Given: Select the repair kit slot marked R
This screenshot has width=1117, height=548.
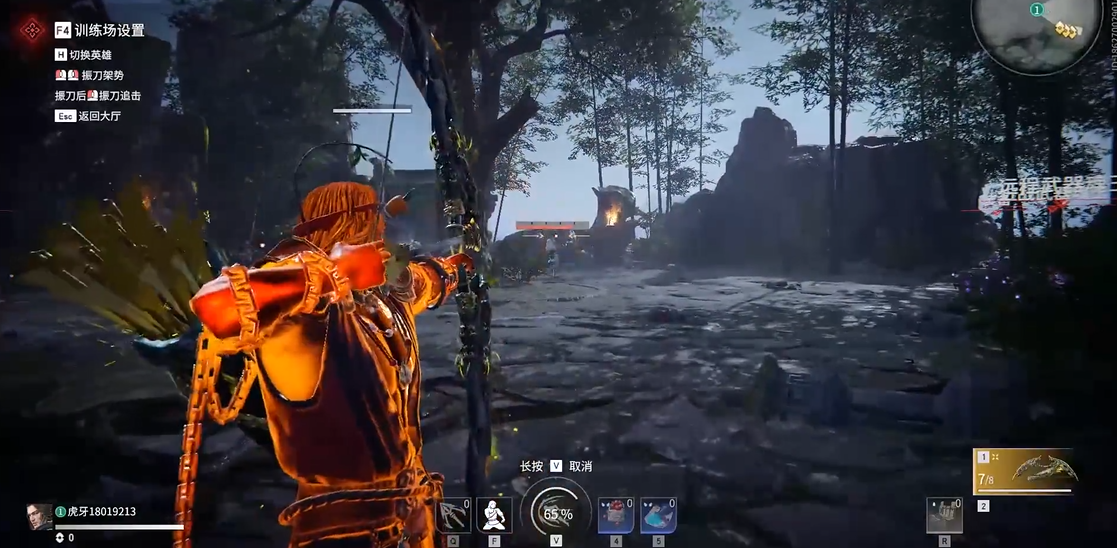Looking at the screenshot, I should 944,515.
